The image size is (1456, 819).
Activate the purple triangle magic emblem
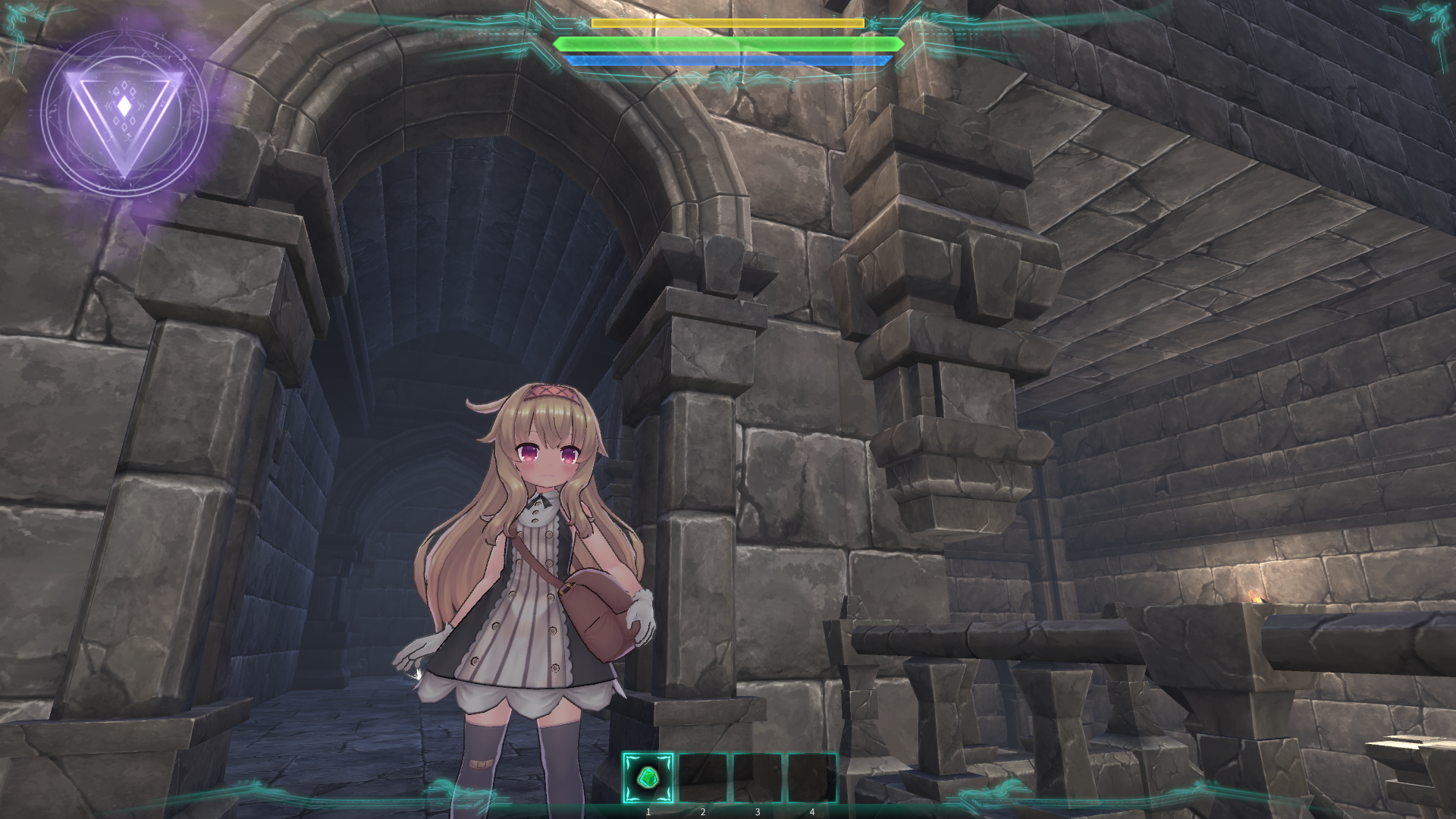click(x=124, y=111)
